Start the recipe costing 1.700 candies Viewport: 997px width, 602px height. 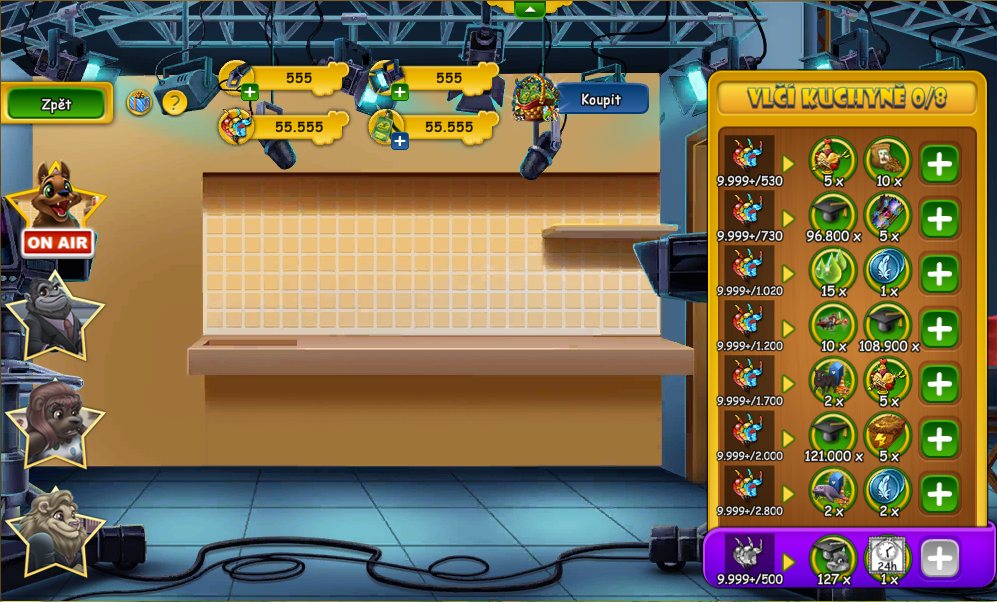tap(939, 384)
